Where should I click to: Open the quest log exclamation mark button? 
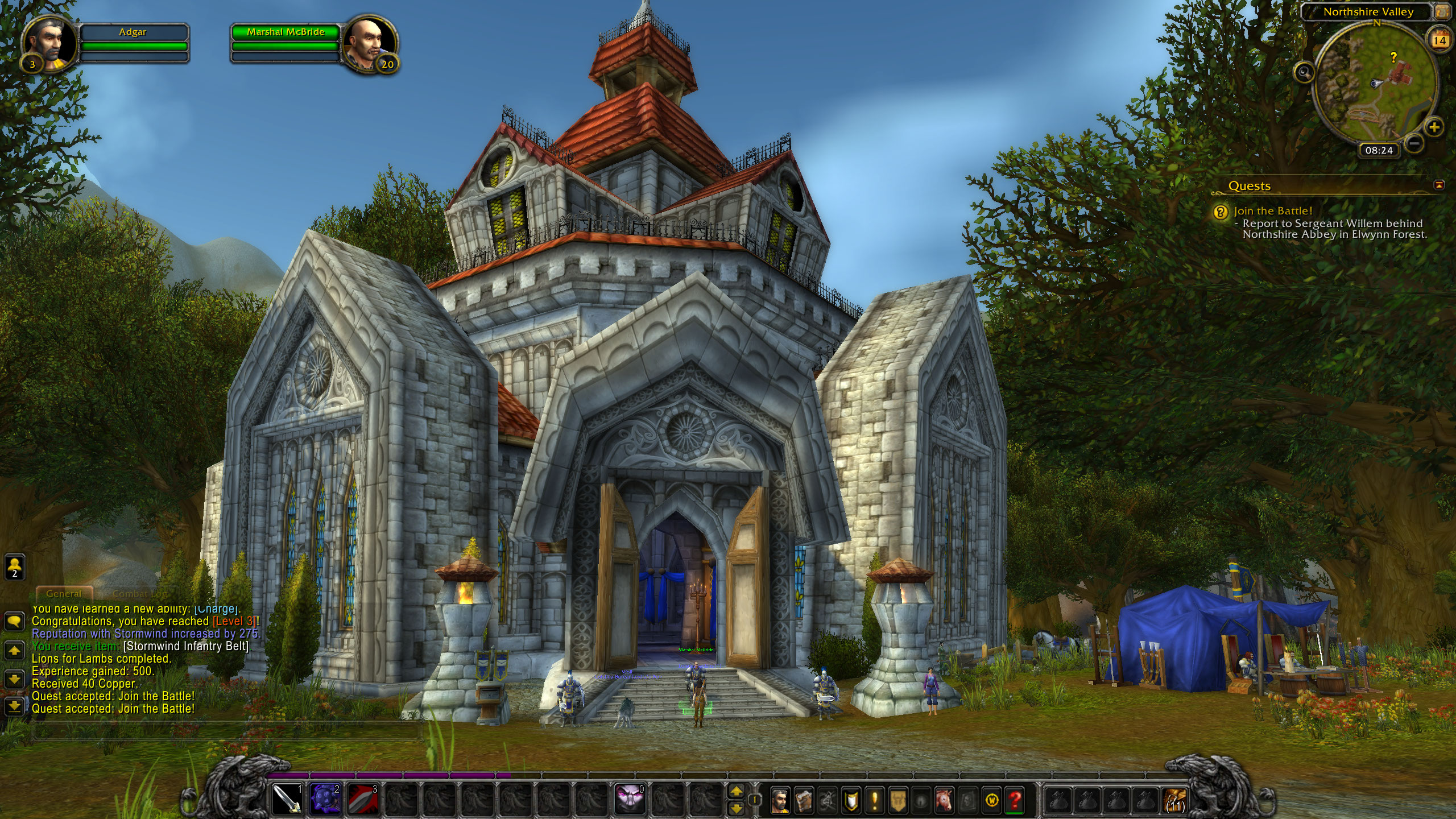point(874,800)
